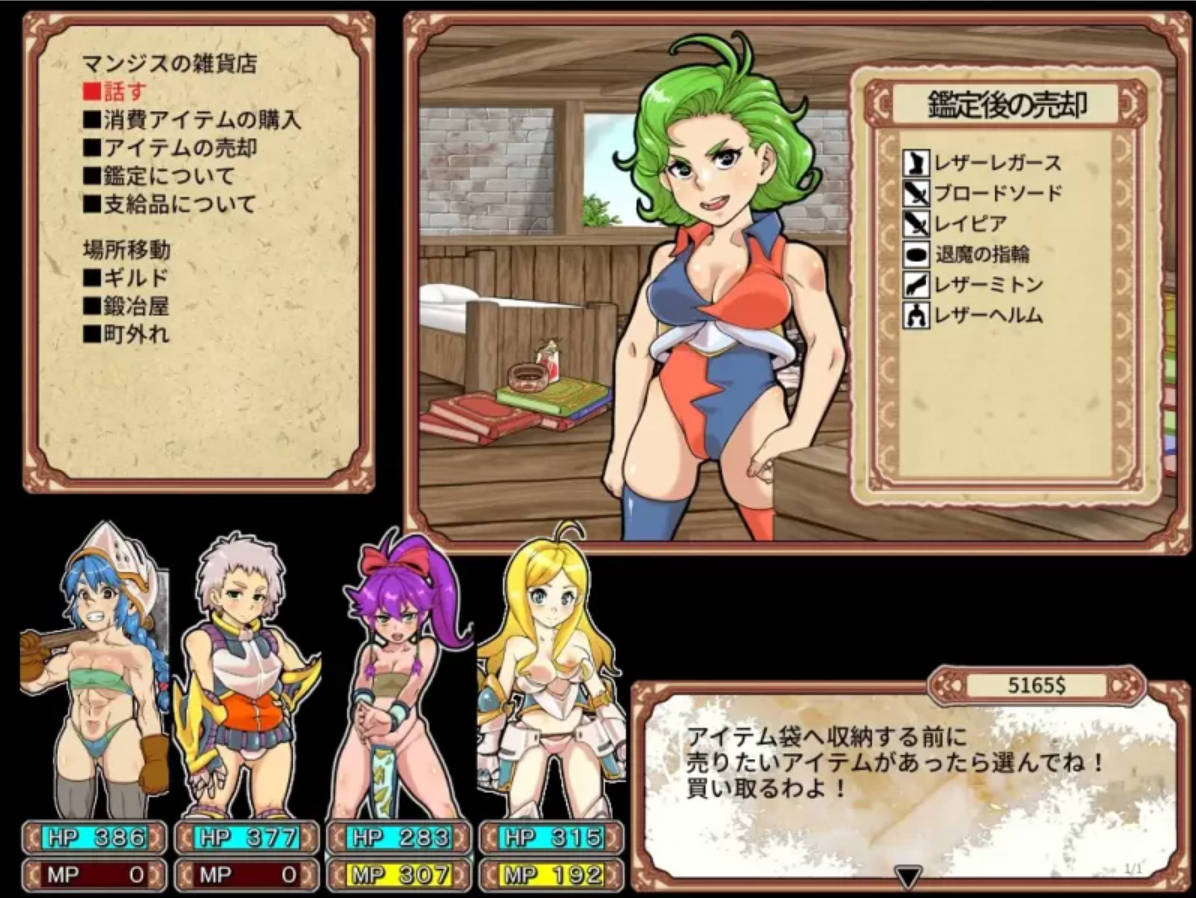Select 支給品について supplies entry
Viewport: 1196px width, 898px height.
(168, 204)
